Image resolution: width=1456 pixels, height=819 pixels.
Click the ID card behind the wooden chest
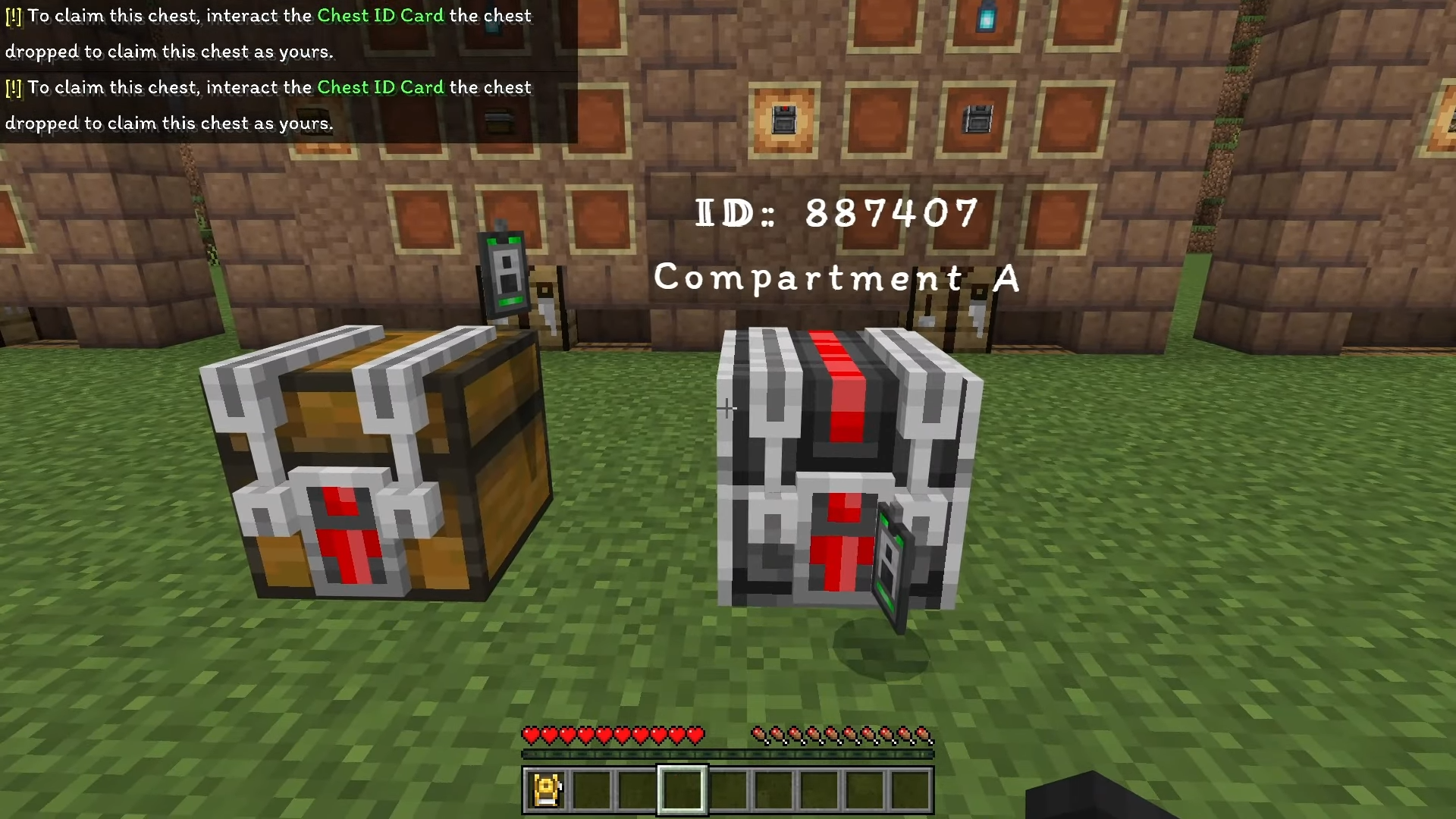504,273
